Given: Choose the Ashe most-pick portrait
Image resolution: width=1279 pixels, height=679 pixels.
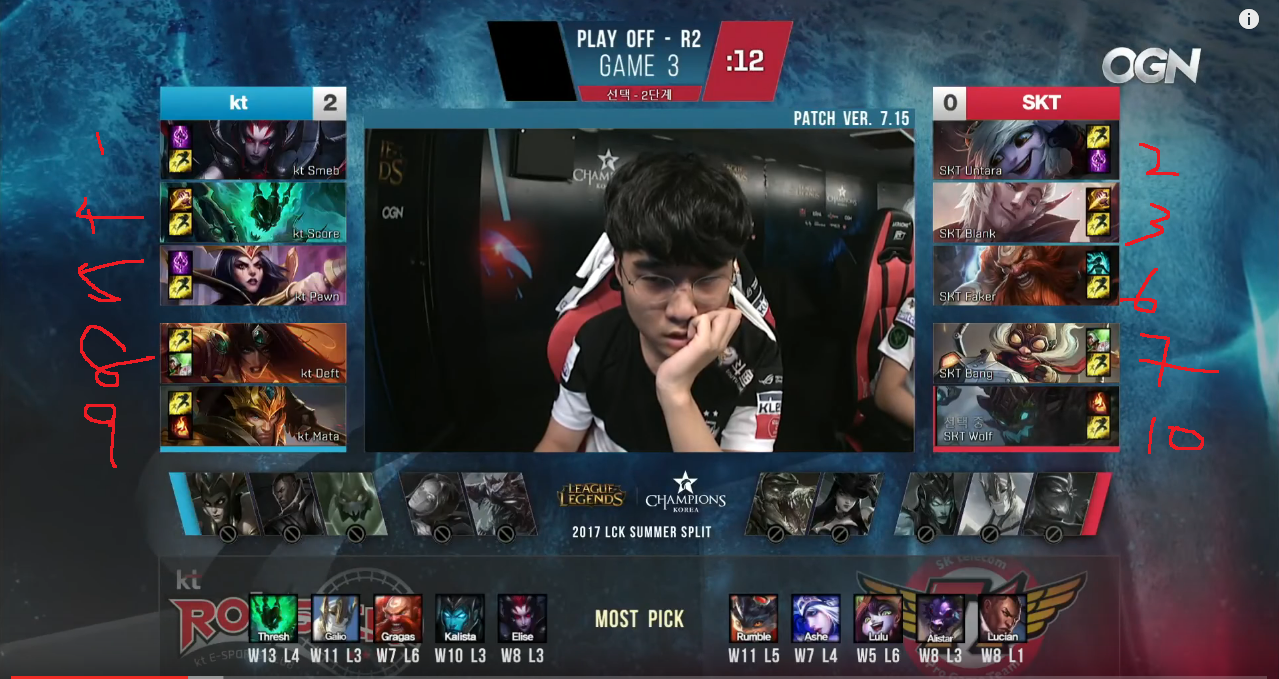Looking at the screenshot, I should pyautogui.click(x=816, y=619).
